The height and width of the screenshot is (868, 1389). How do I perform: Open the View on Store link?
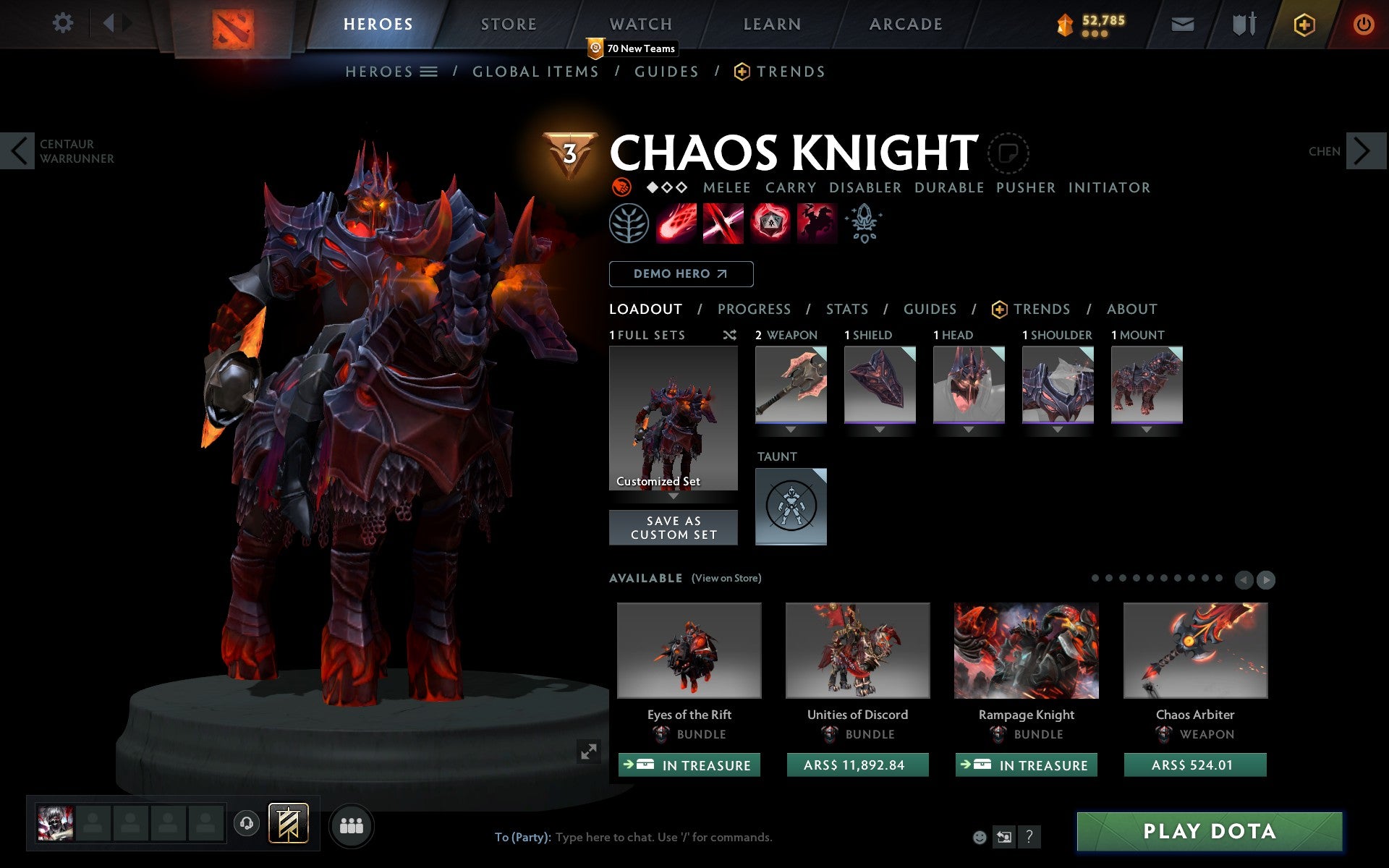[726, 578]
